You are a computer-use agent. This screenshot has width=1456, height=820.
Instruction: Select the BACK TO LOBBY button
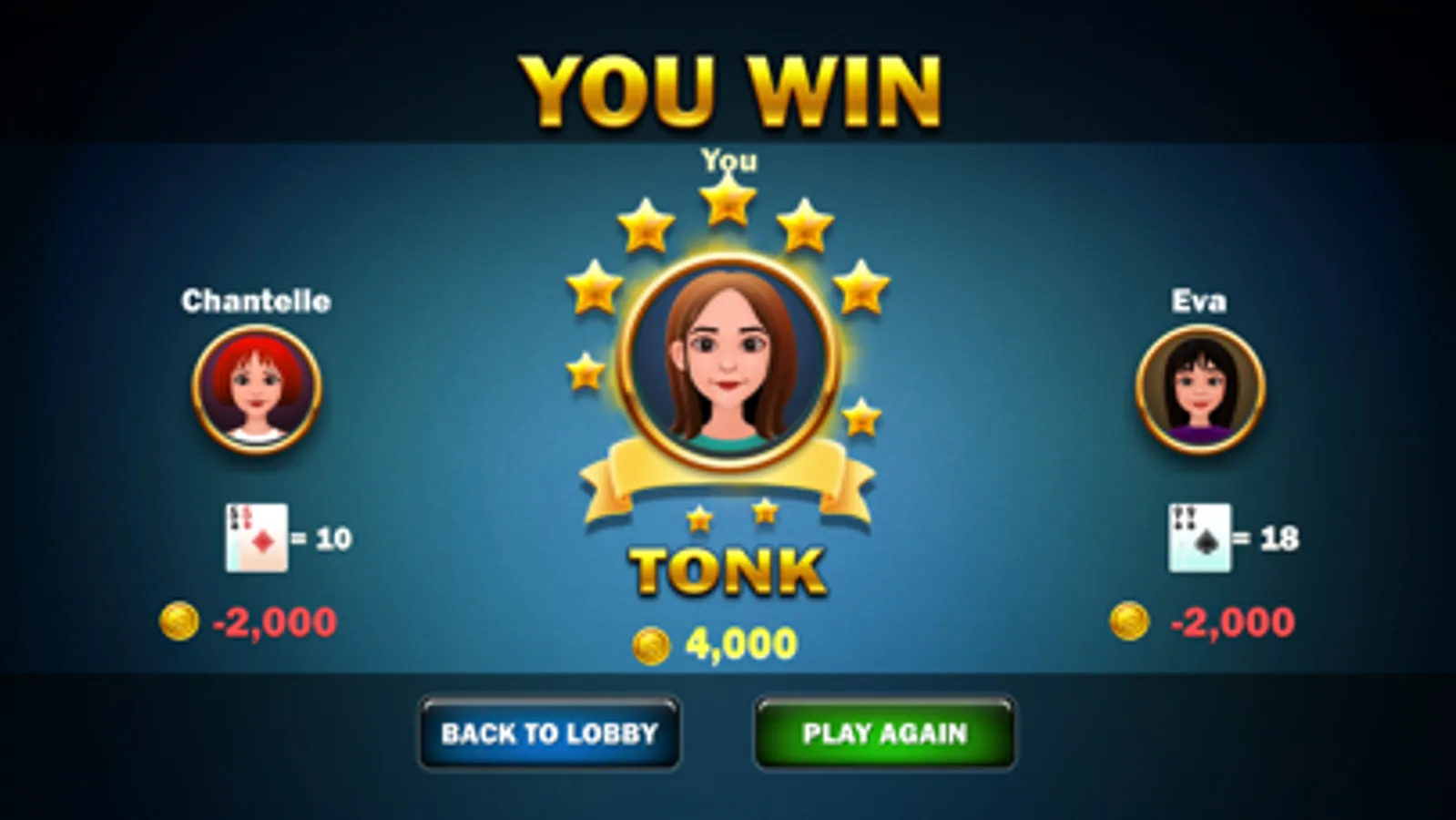548,733
